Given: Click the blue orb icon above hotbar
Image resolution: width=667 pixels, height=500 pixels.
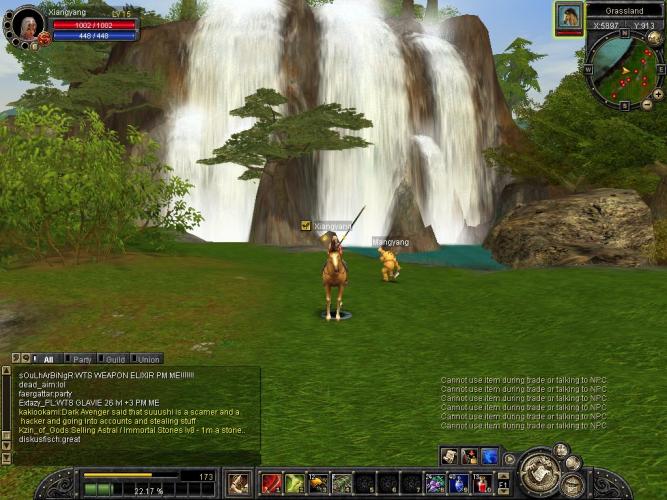Looking at the screenshot, I should (x=490, y=456).
